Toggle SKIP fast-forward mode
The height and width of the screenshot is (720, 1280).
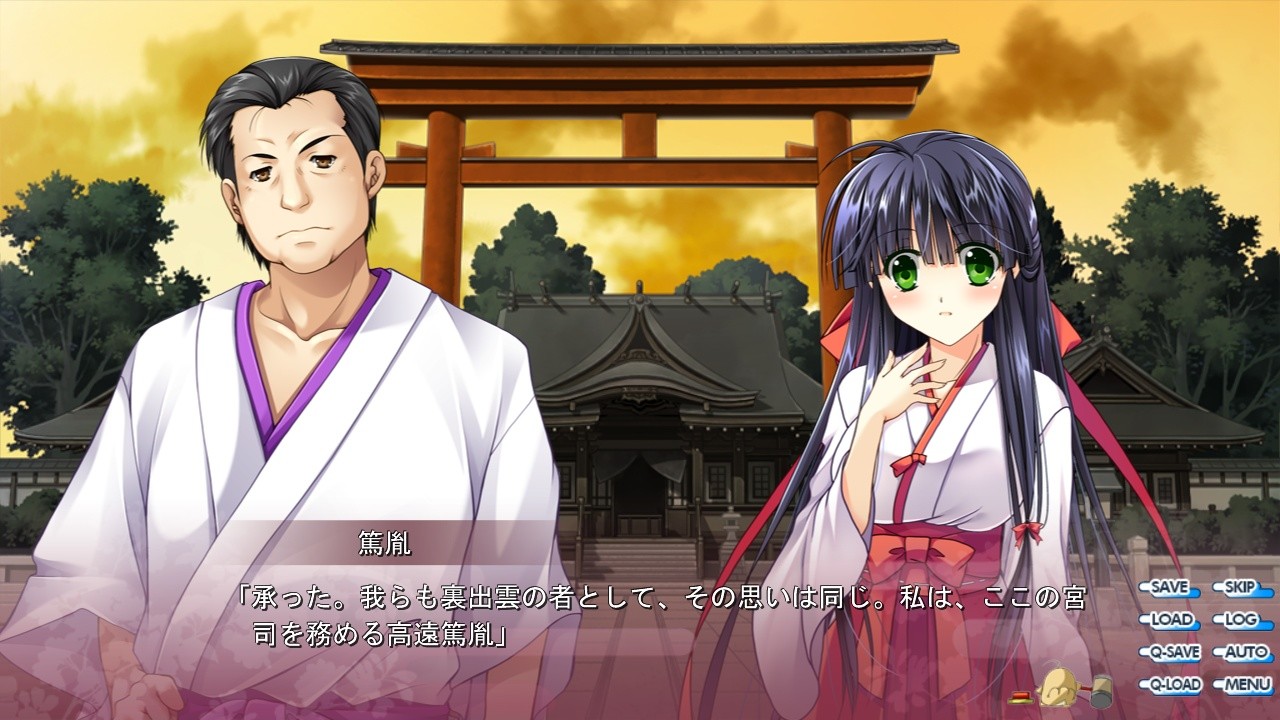click(1243, 587)
